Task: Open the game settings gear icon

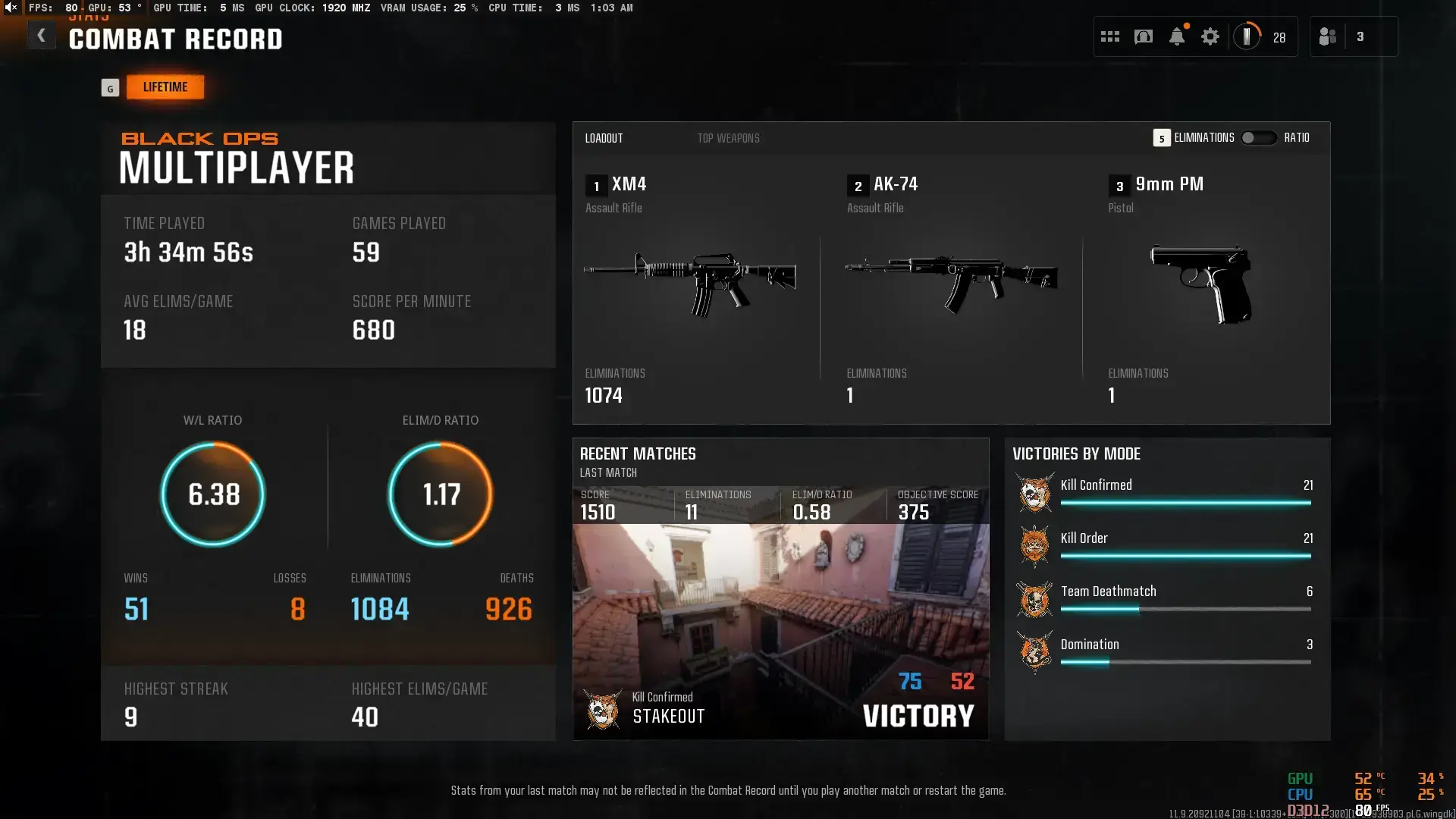Action: pyautogui.click(x=1210, y=36)
